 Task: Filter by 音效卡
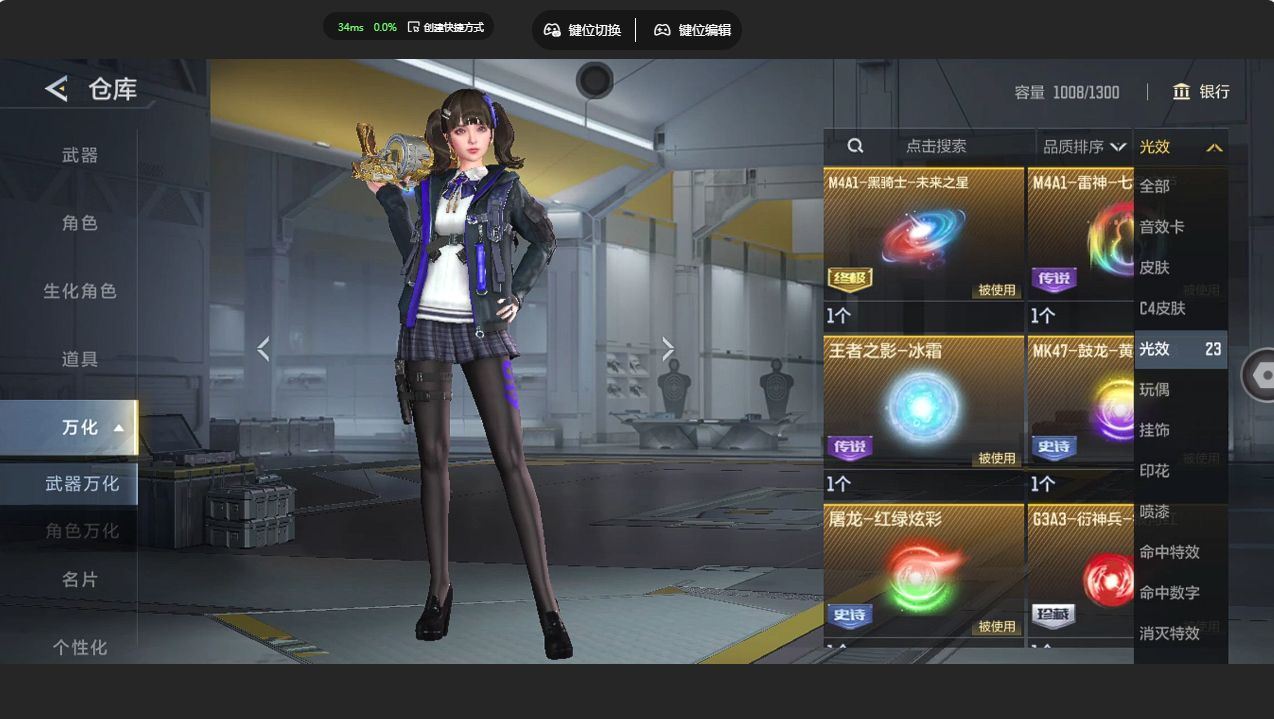pos(1162,227)
